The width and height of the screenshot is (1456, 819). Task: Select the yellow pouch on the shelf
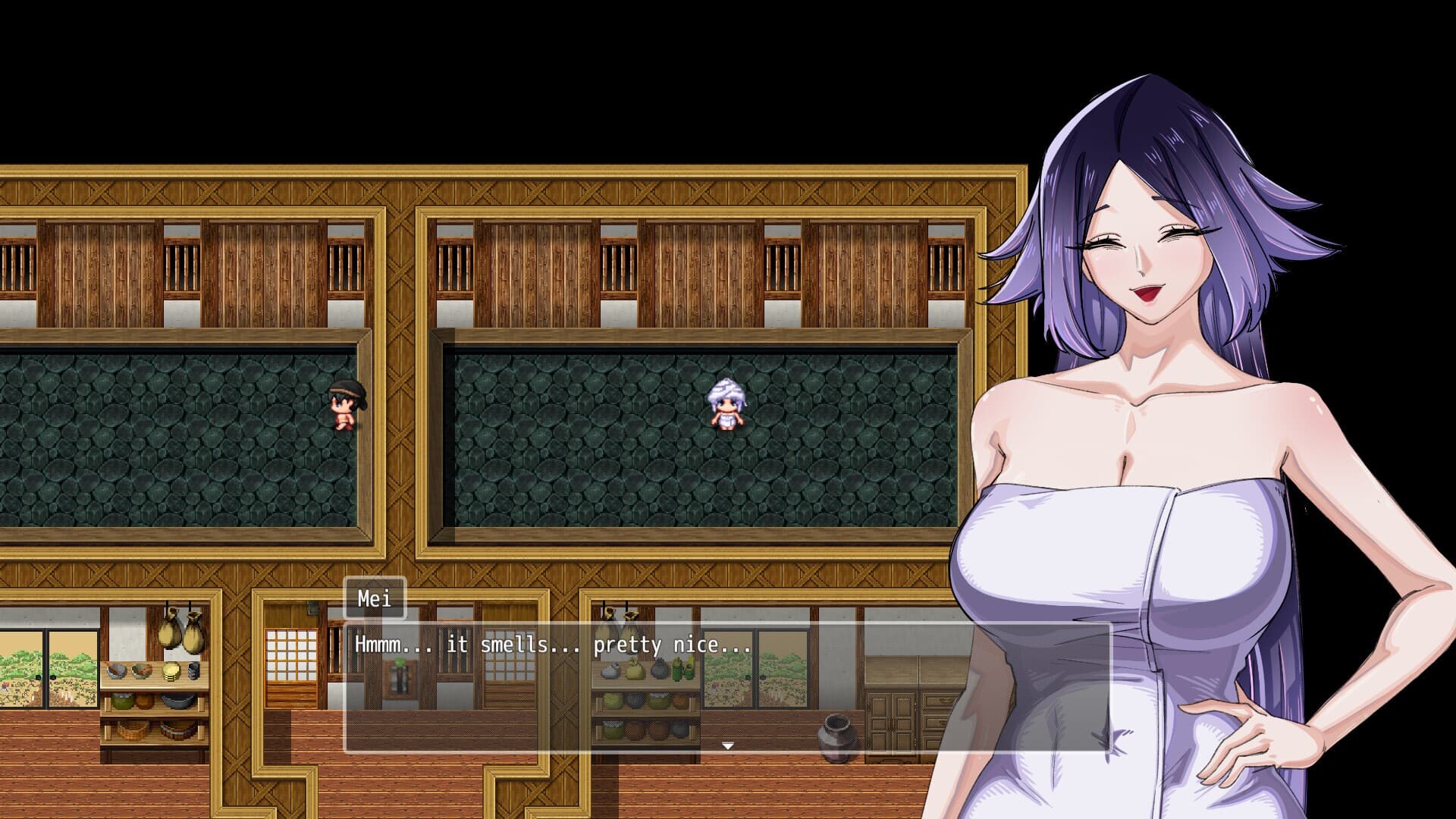pos(634,669)
